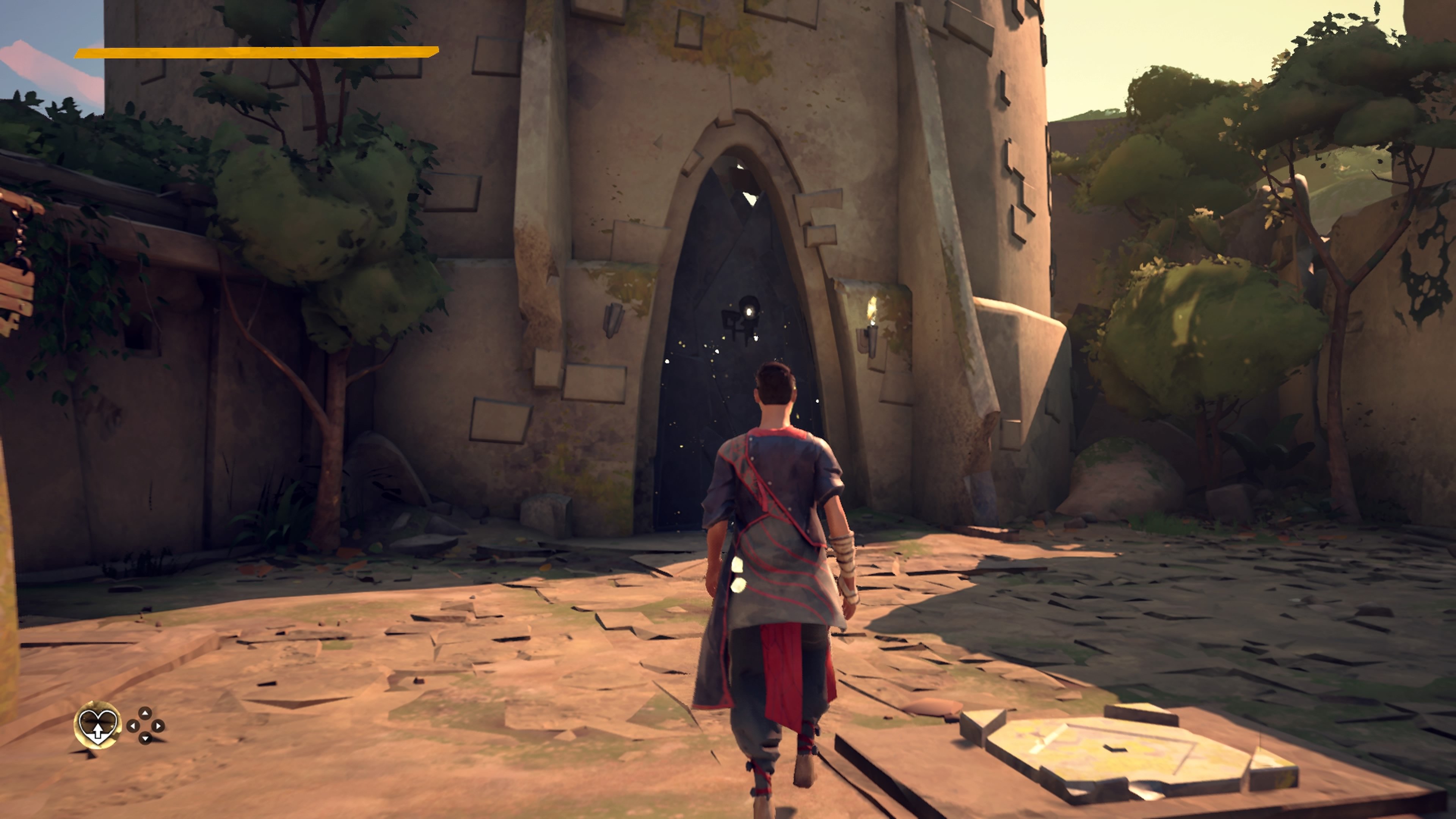Toggle the circular D-pad cluster display
Viewport: 1456px width, 819px height.
tap(146, 726)
